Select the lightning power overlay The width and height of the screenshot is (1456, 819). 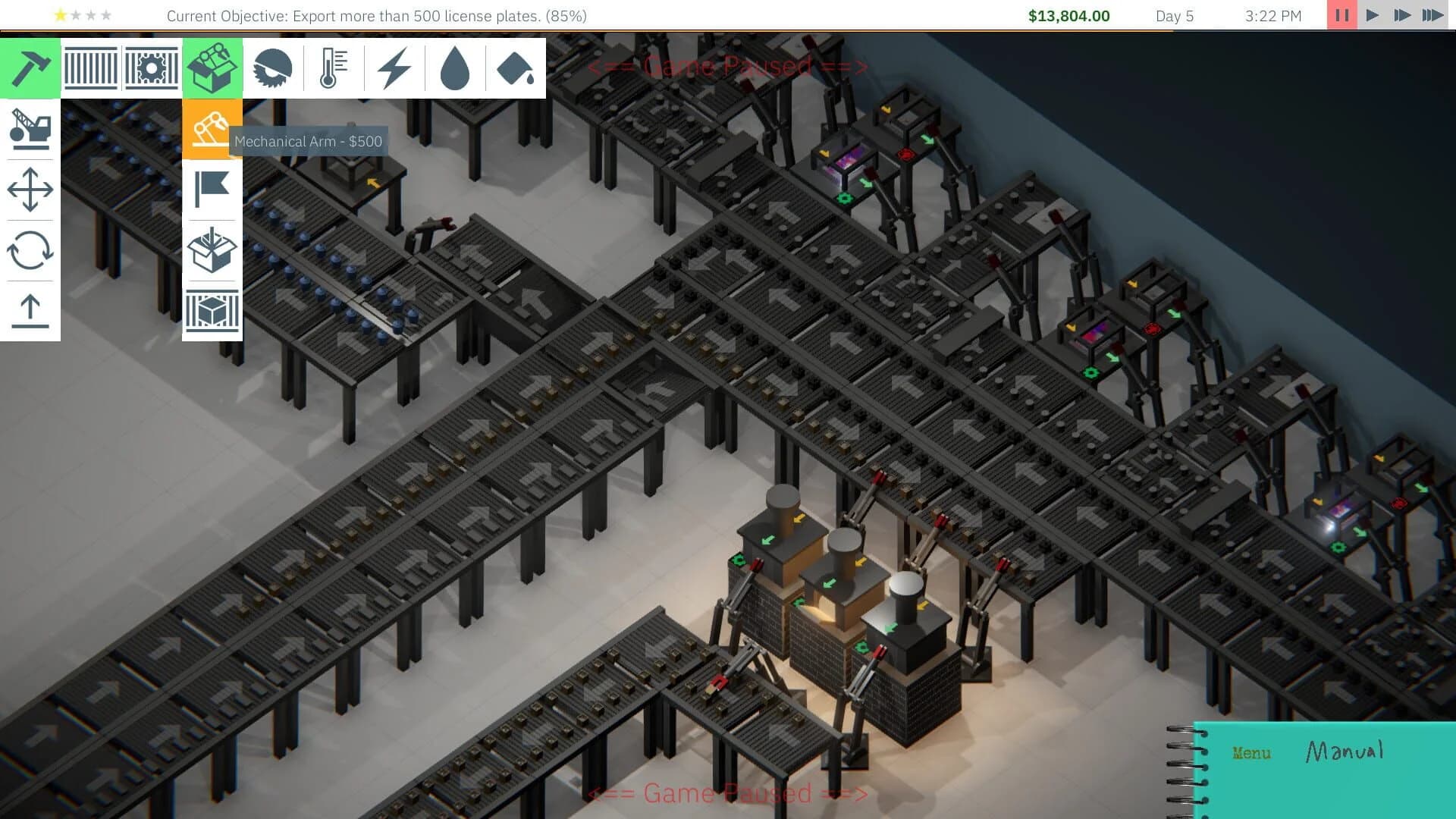coord(394,68)
